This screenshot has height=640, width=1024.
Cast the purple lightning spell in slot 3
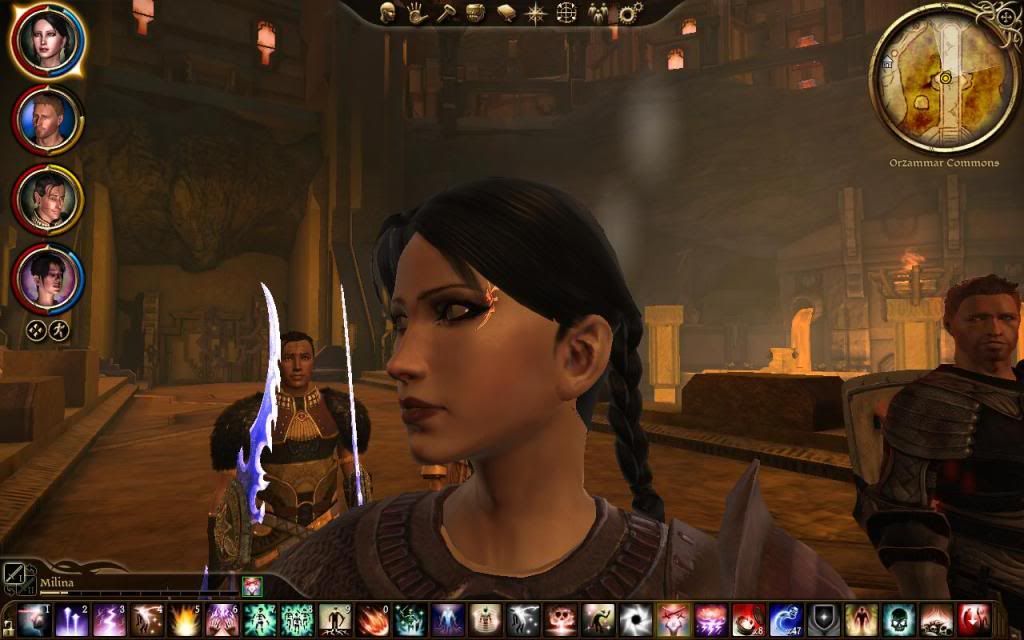[x=108, y=619]
